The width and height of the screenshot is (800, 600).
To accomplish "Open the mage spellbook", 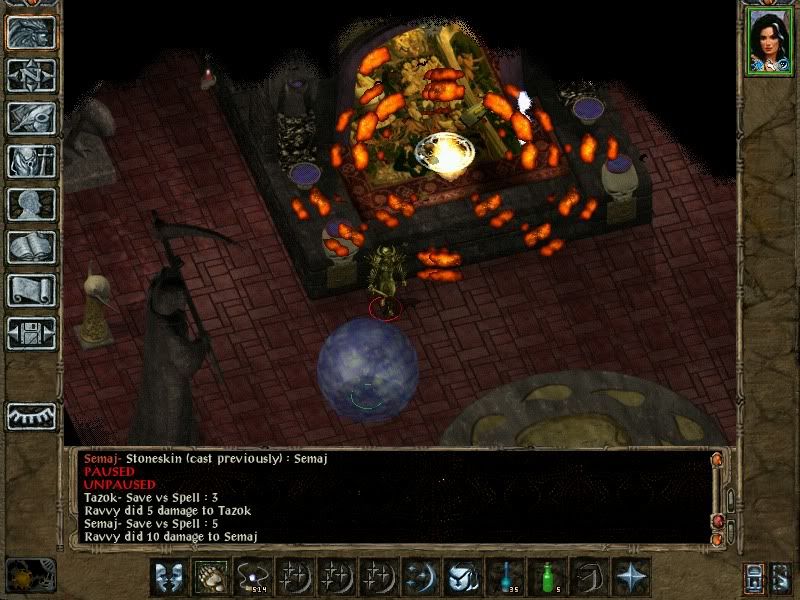I will tap(31, 247).
